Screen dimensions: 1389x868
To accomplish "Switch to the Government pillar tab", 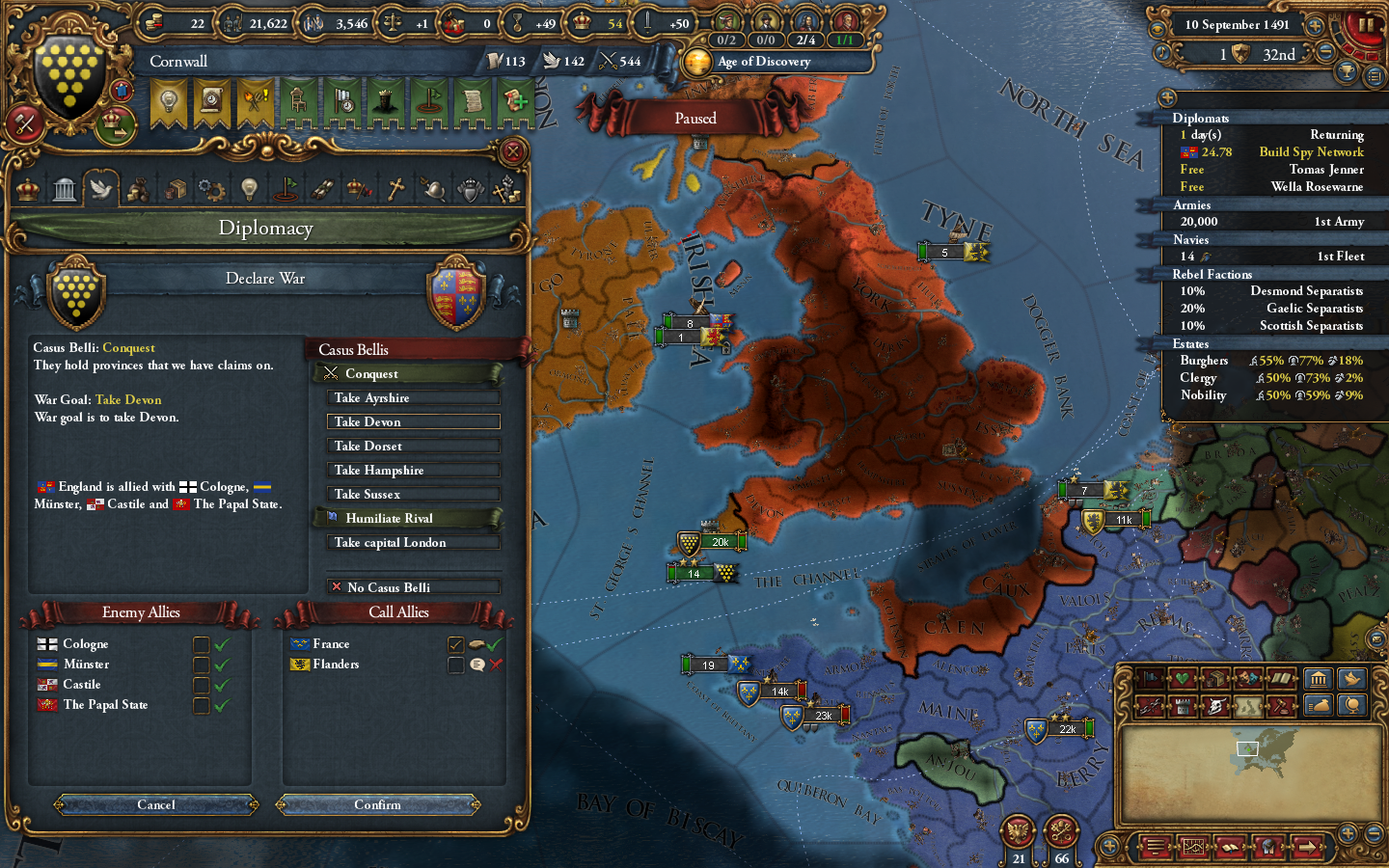I will tap(64, 188).
